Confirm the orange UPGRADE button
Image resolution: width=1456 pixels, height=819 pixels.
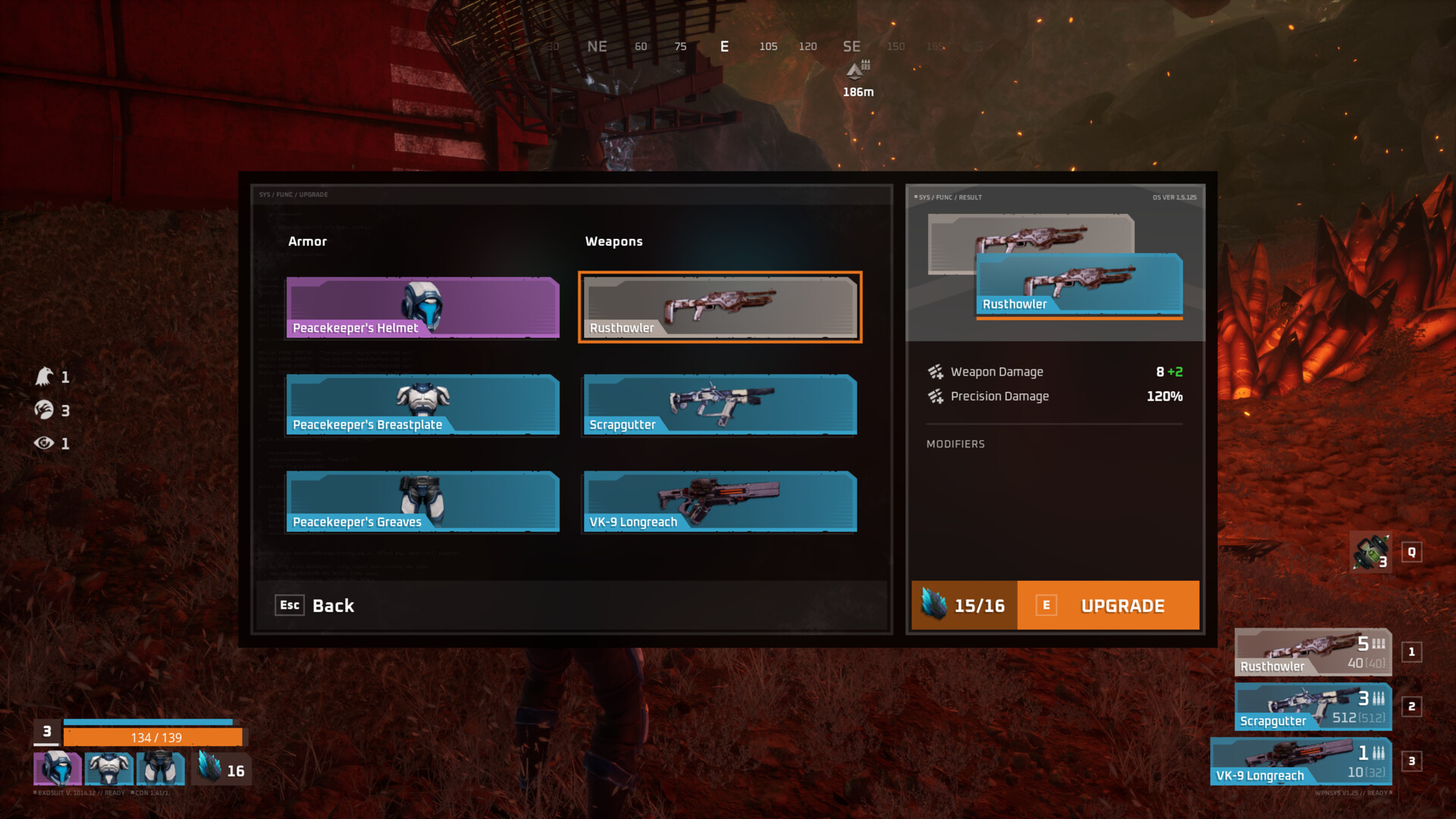1108,605
